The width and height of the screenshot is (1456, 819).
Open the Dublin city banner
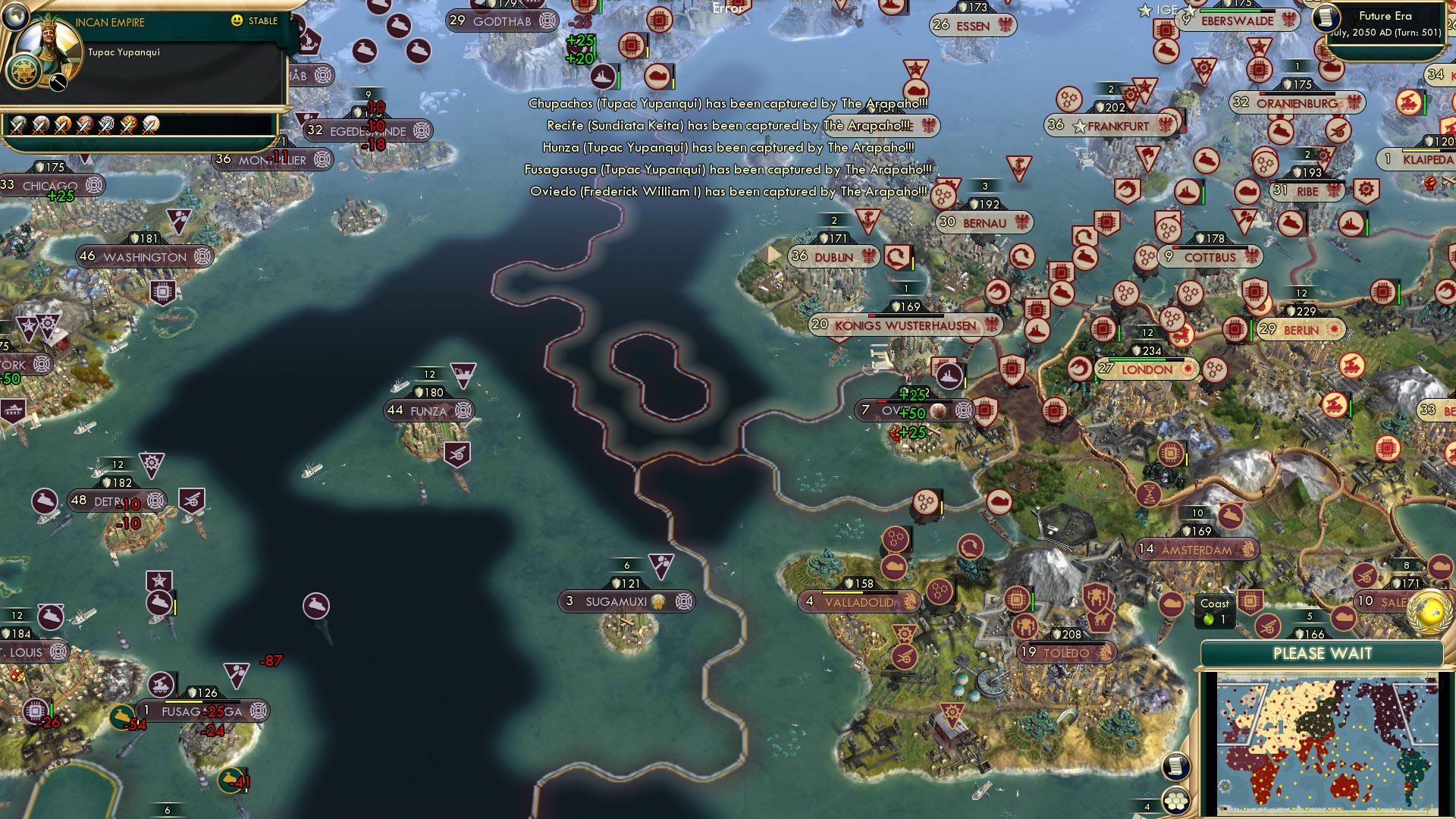[x=833, y=256]
